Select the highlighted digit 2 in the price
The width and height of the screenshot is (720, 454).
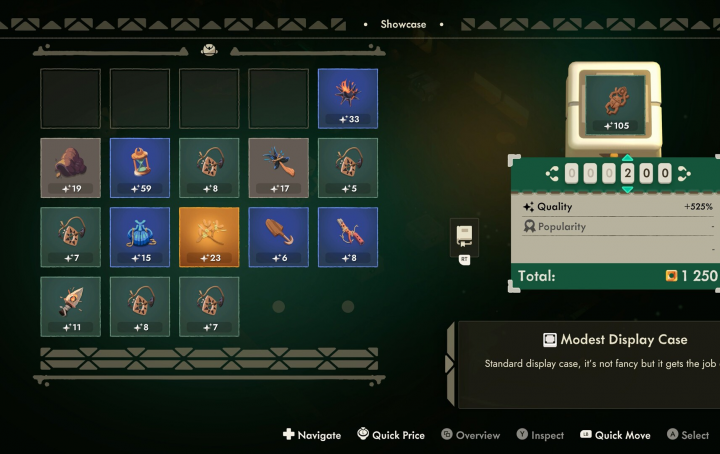(627, 174)
